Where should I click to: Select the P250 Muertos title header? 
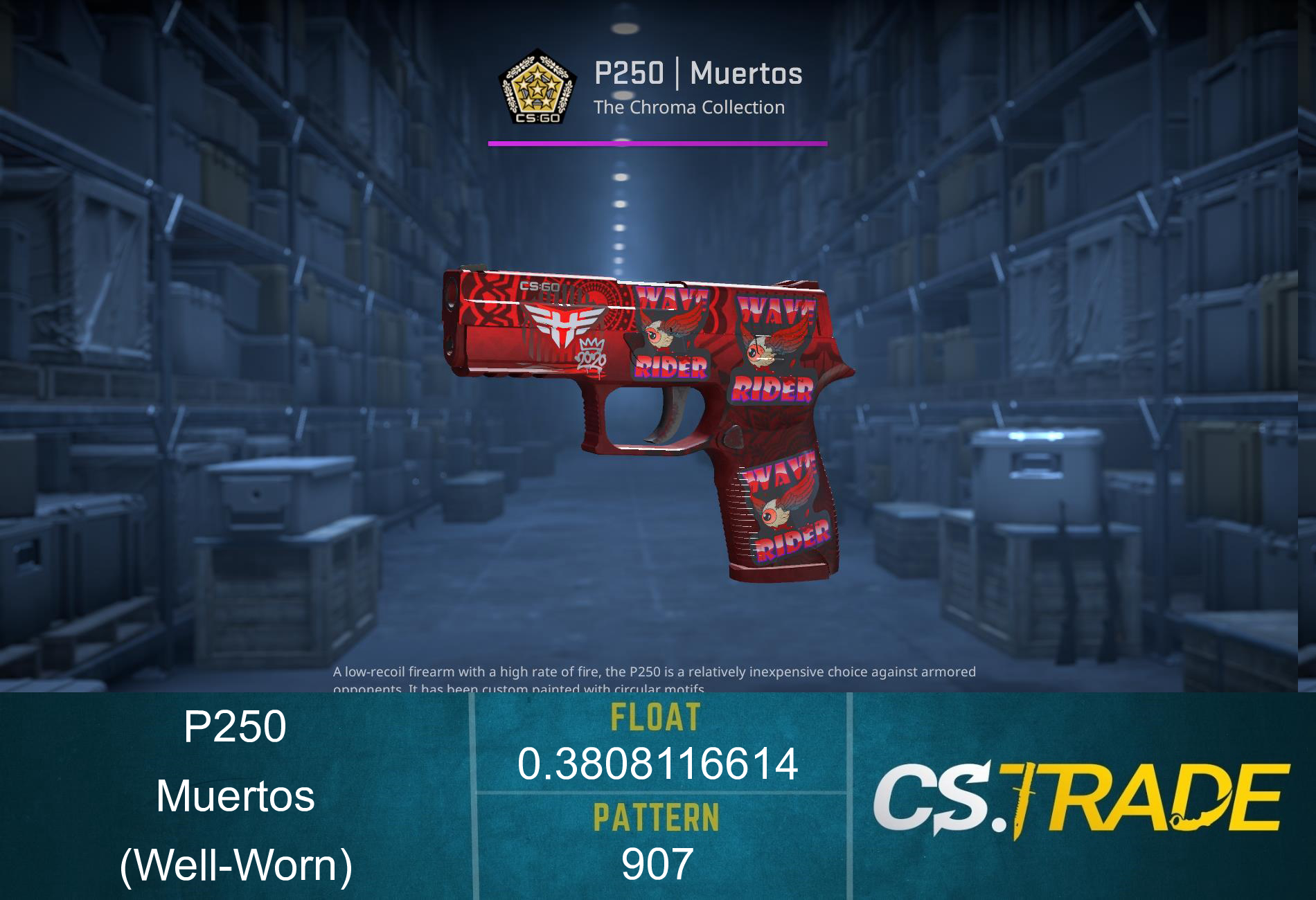click(x=700, y=76)
